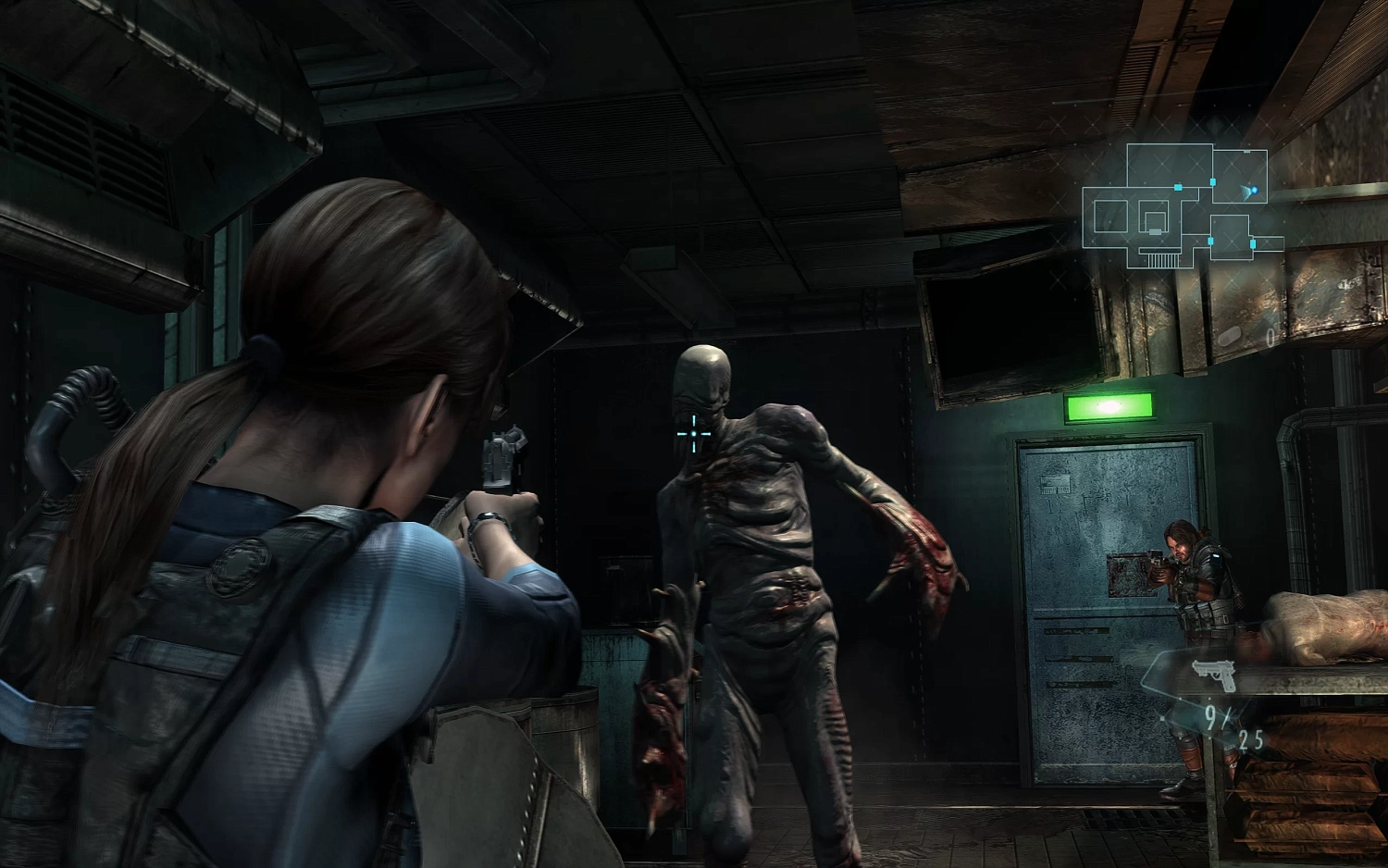Click the door marker between the two map rooms
This screenshot has width=1388, height=868.
1179,188
